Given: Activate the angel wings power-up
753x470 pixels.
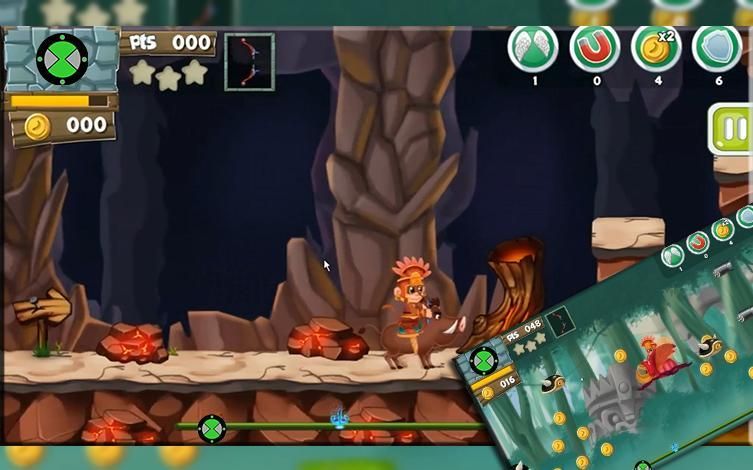Looking at the screenshot, I should (533, 47).
